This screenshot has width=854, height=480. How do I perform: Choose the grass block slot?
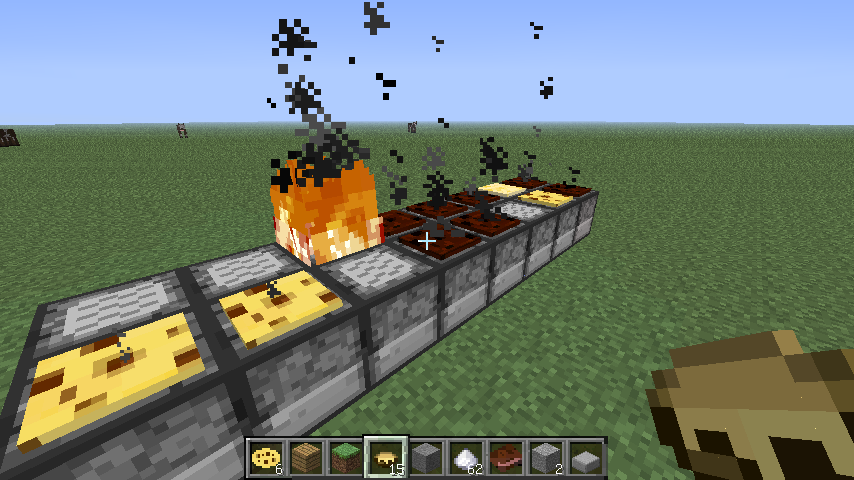coord(346,458)
